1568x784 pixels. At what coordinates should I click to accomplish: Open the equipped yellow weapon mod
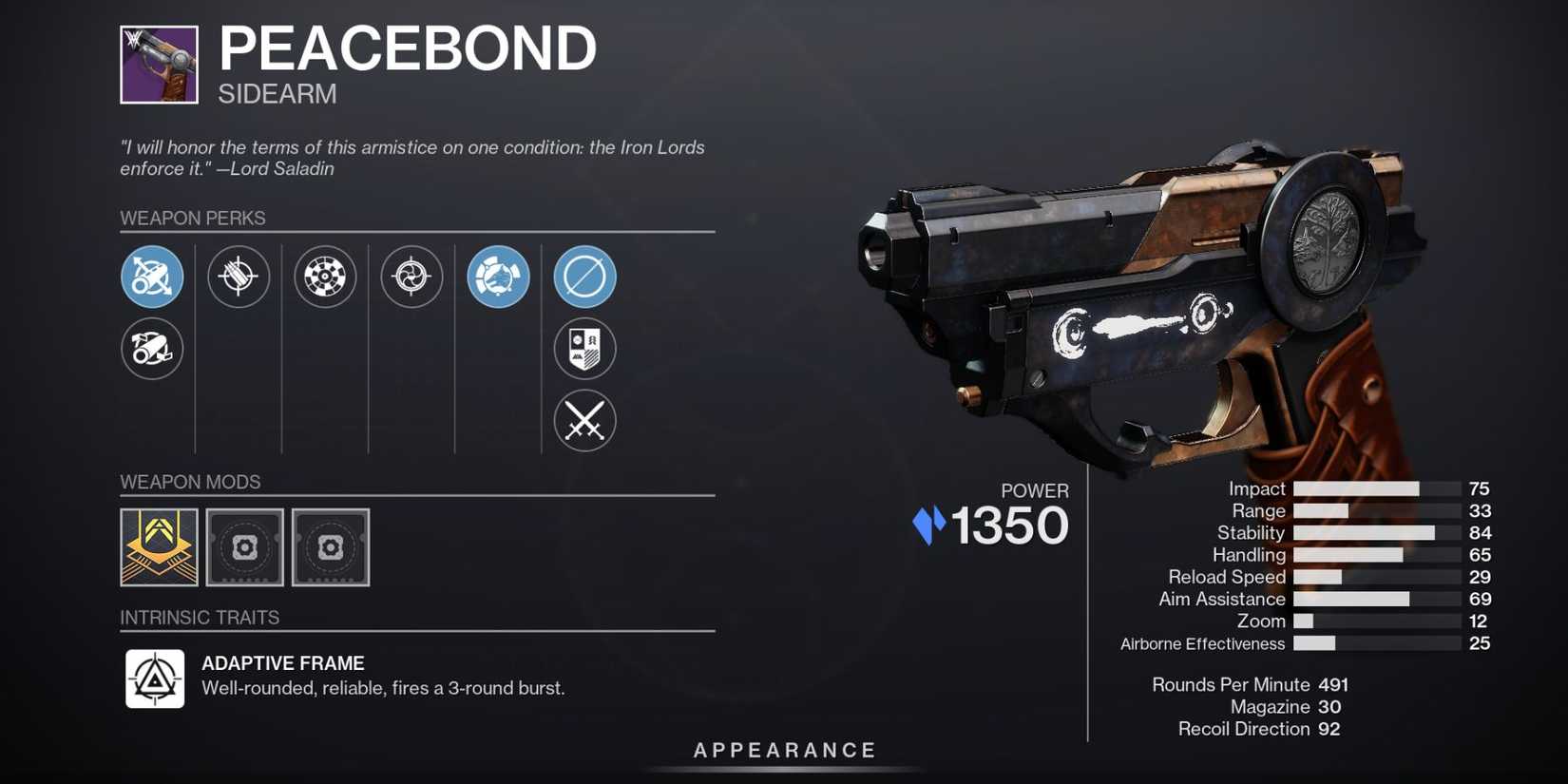tap(159, 547)
